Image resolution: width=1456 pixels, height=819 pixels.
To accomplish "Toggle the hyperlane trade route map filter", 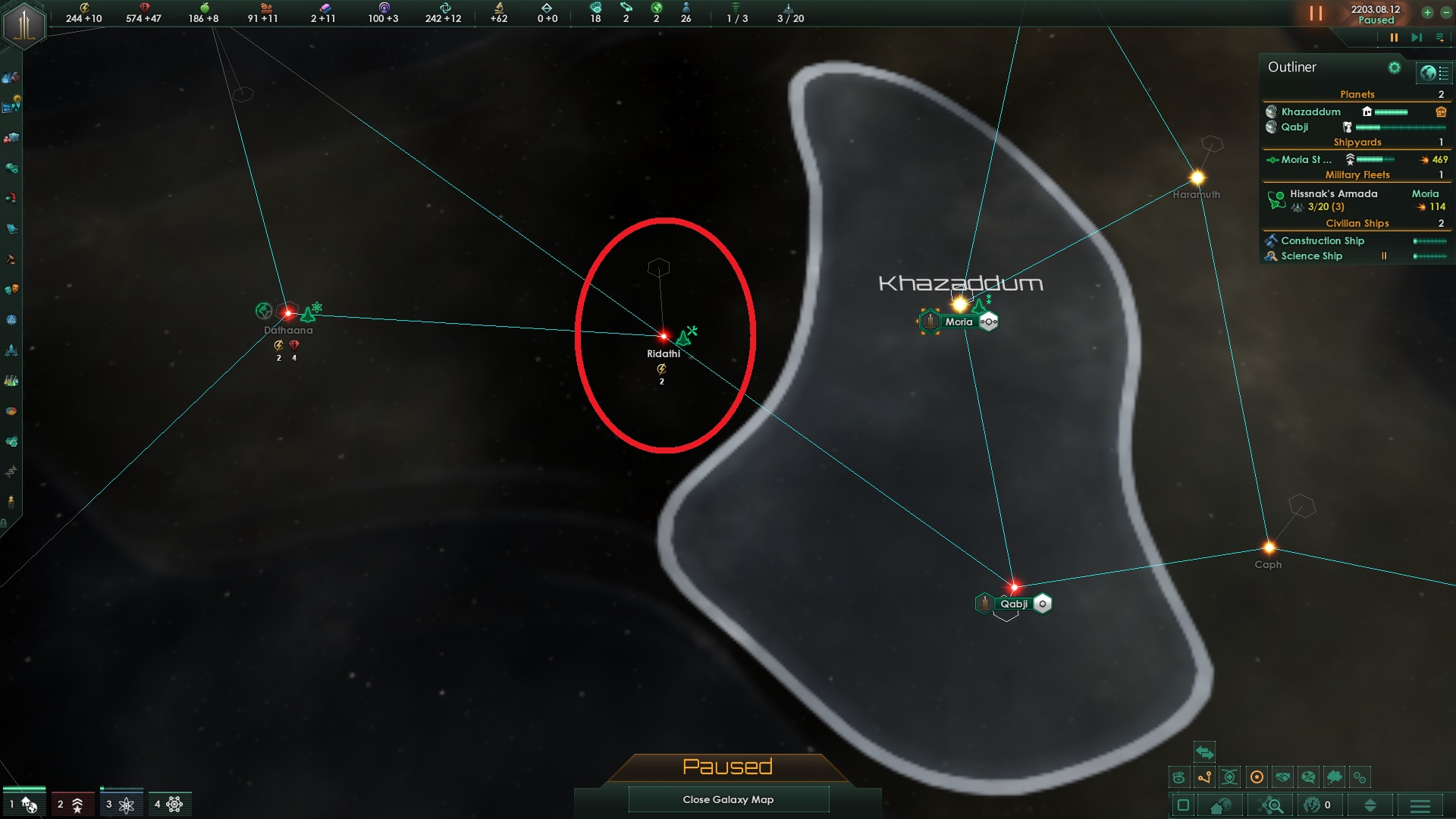I will tap(1204, 776).
